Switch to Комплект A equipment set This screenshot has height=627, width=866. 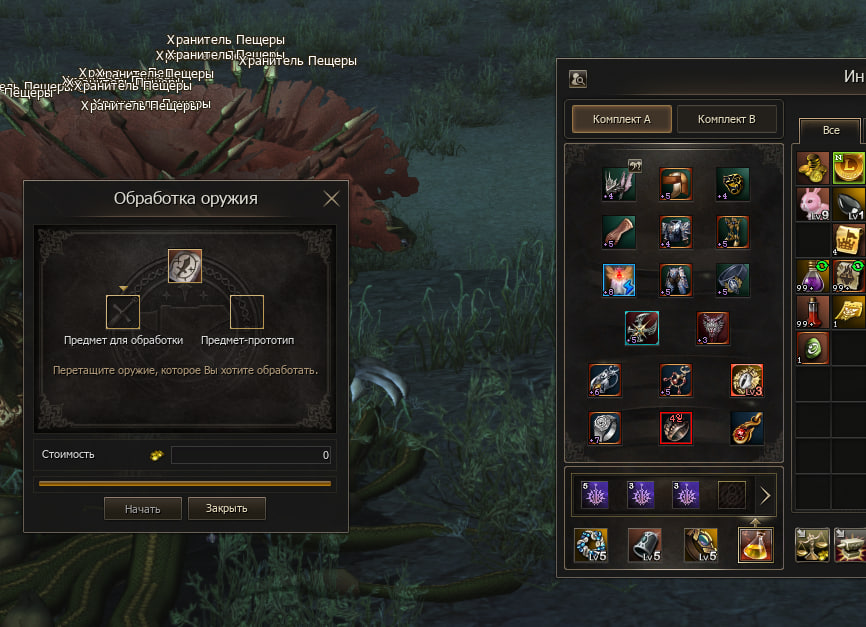pyautogui.click(x=621, y=119)
